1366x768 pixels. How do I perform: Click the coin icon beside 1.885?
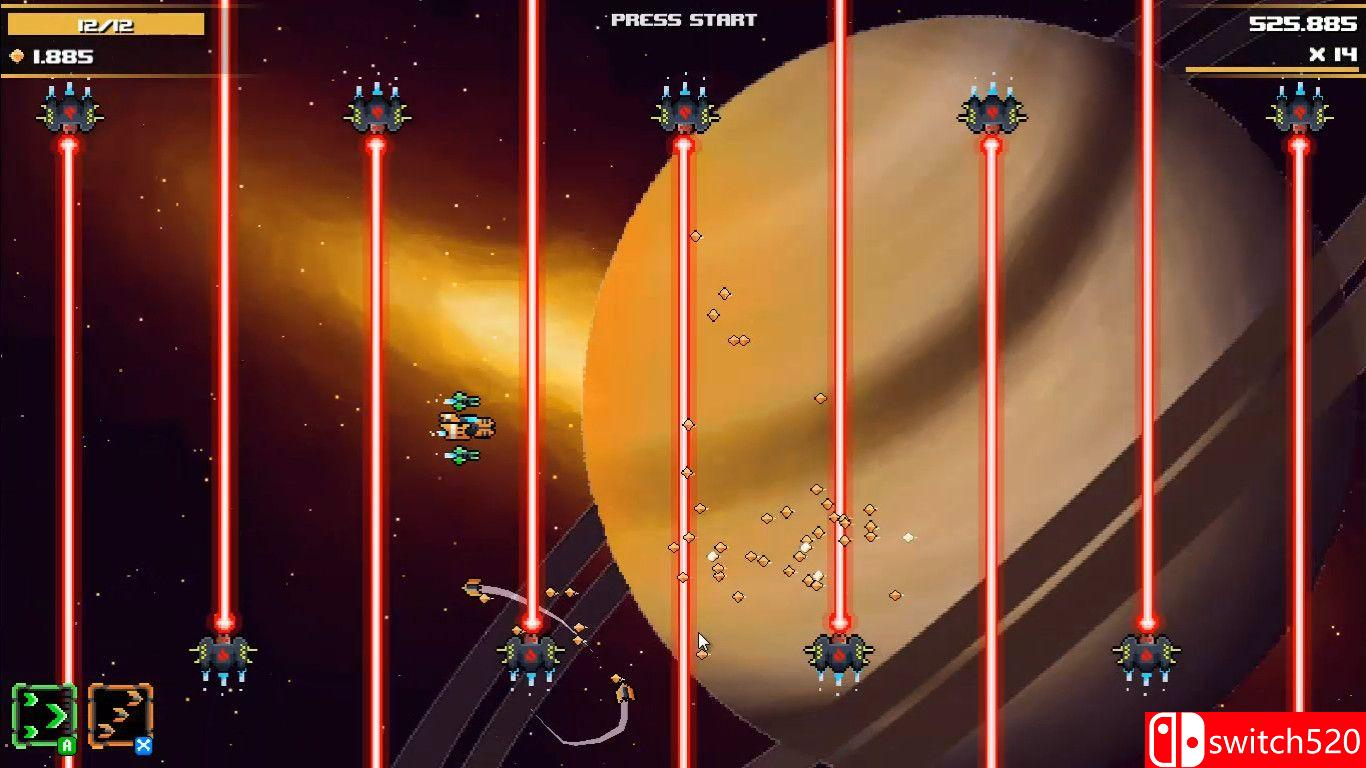pos(16,57)
